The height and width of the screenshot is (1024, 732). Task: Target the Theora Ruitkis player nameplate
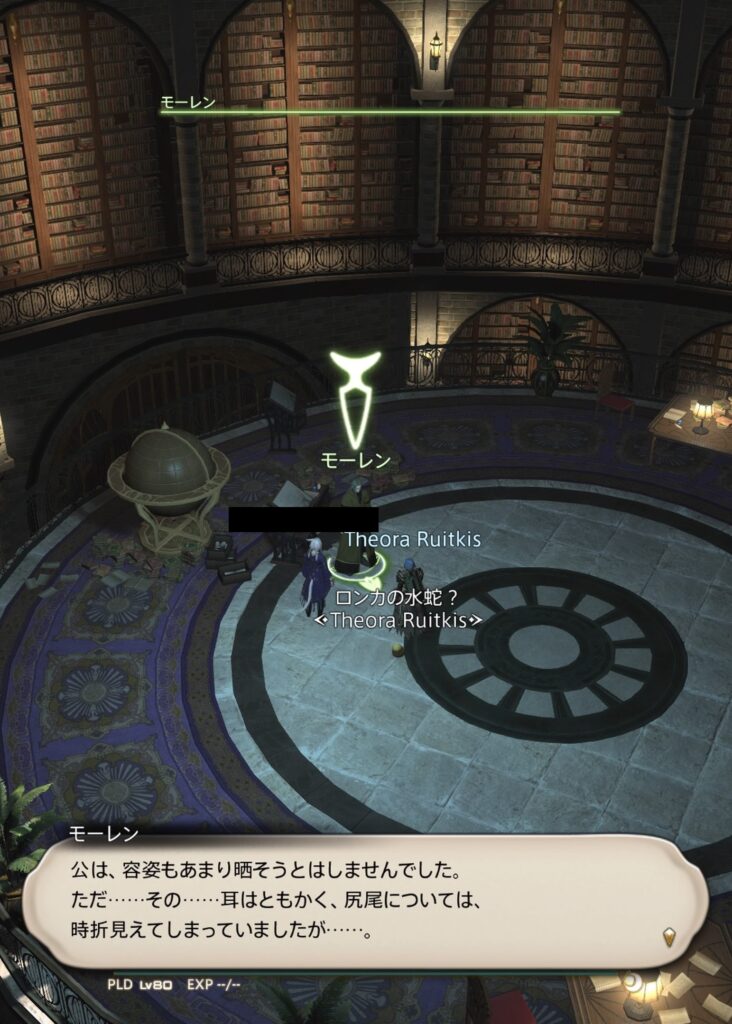coord(412,539)
